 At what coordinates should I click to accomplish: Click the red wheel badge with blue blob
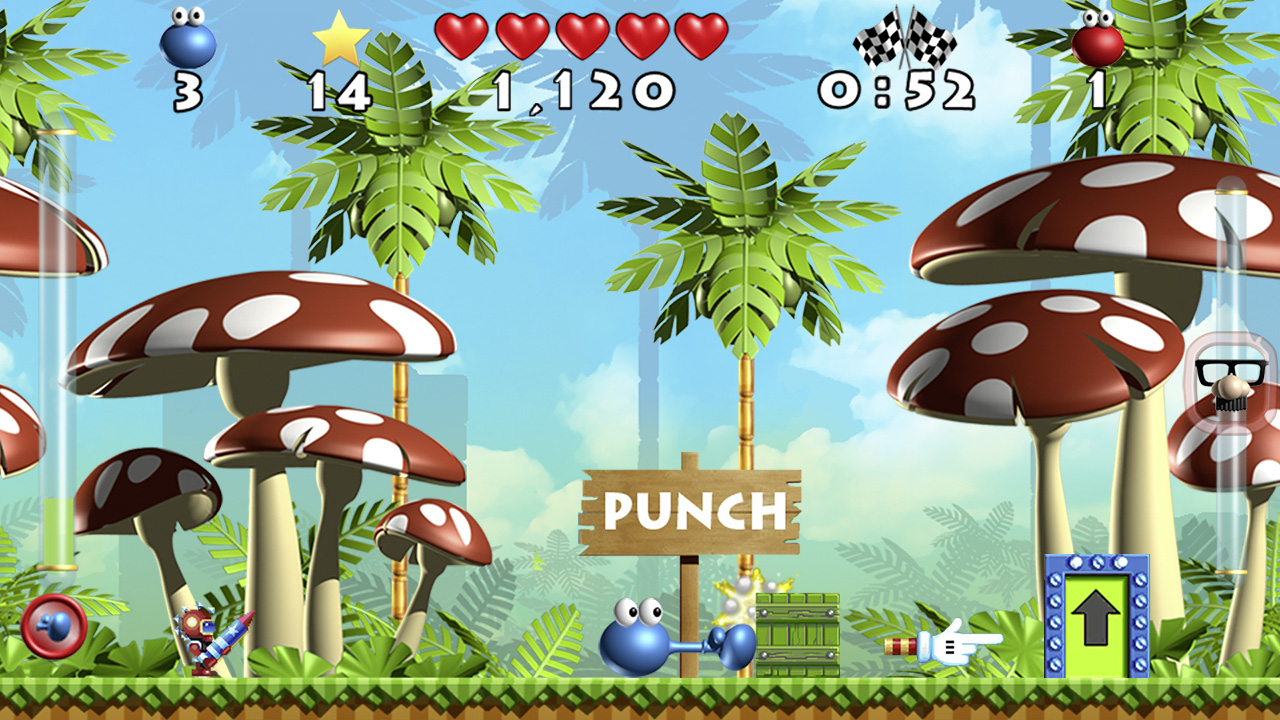(x=55, y=625)
